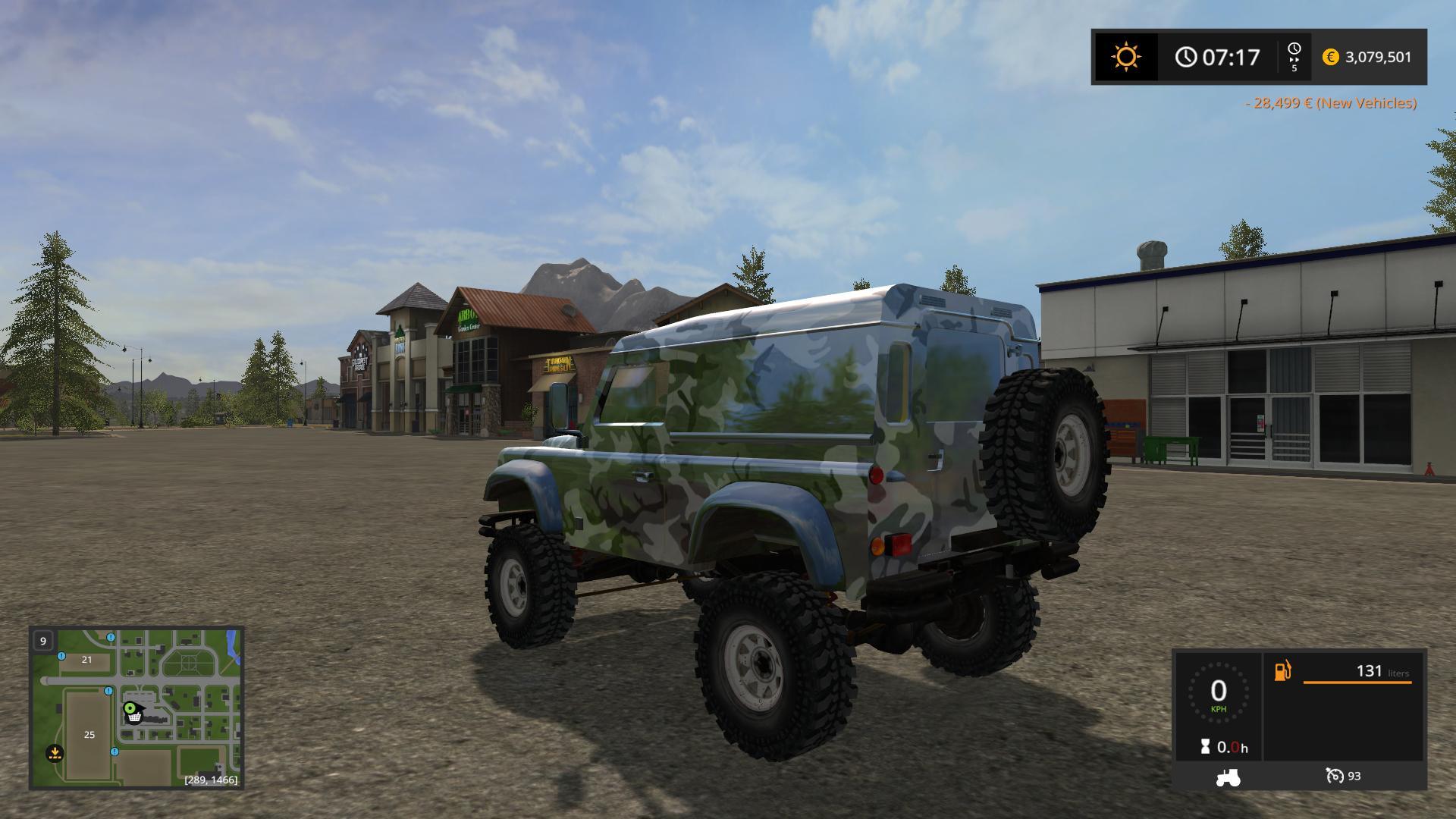Select the tractor vehicle icon
The width and height of the screenshot is (1456, 819).
(x=1228, y=778)
